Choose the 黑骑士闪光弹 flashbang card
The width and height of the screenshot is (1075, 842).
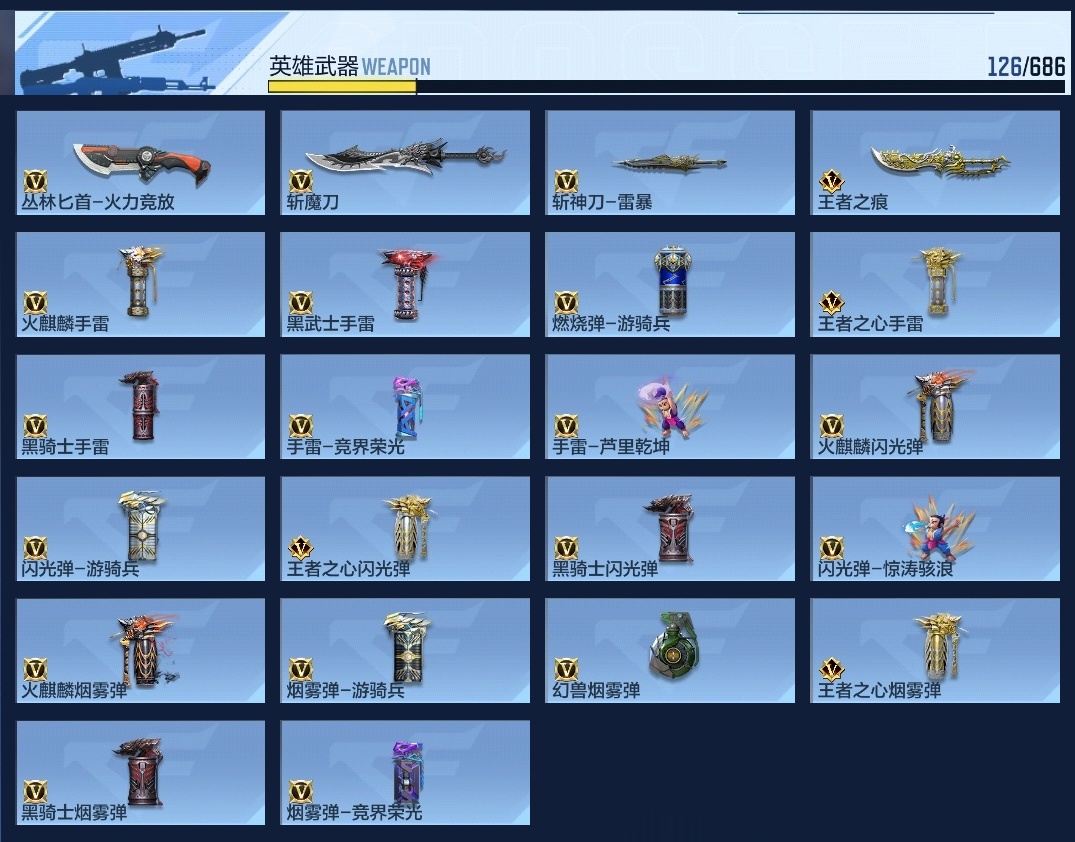[670, 528]
